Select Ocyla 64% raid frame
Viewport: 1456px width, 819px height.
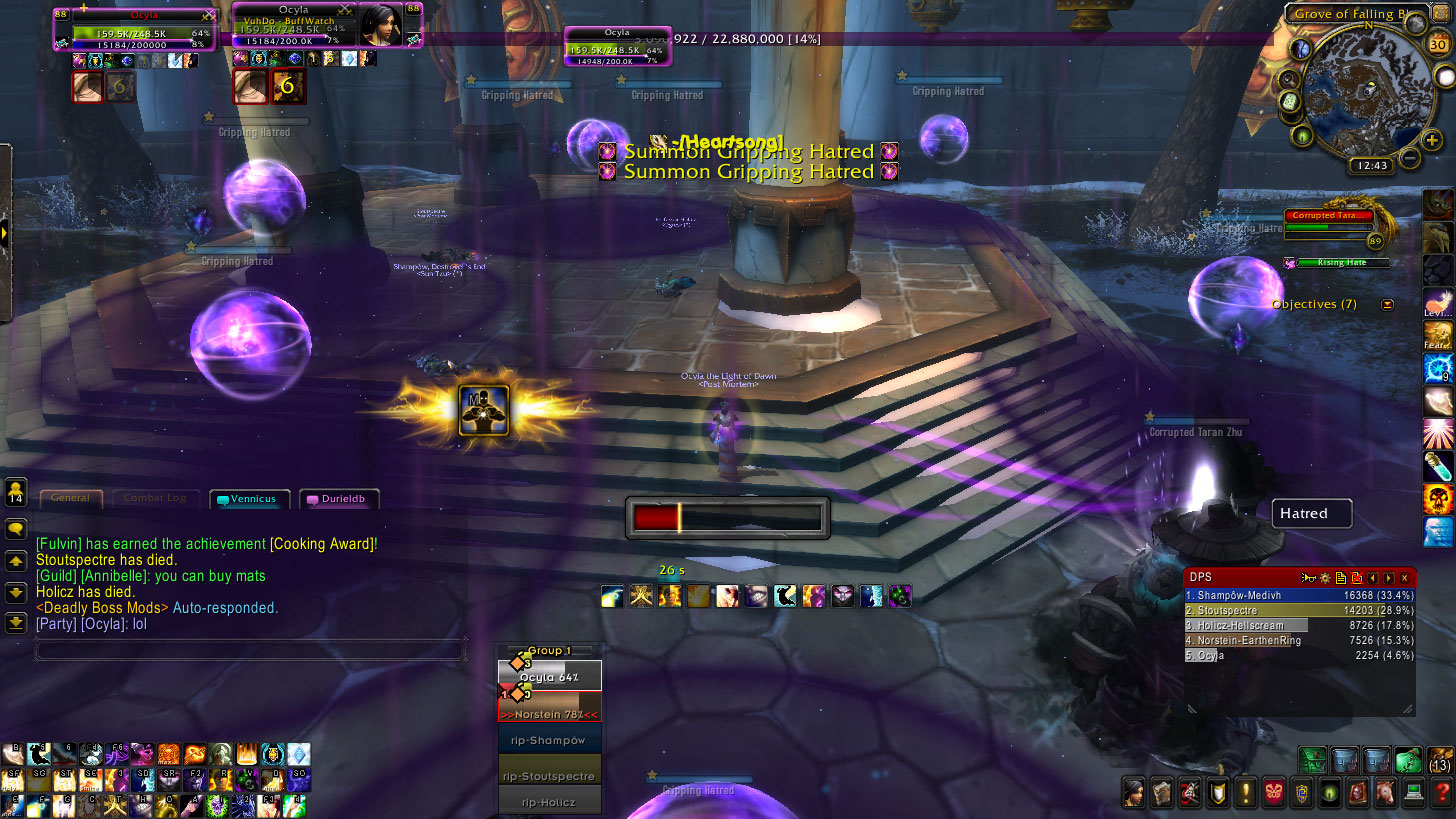550,677
